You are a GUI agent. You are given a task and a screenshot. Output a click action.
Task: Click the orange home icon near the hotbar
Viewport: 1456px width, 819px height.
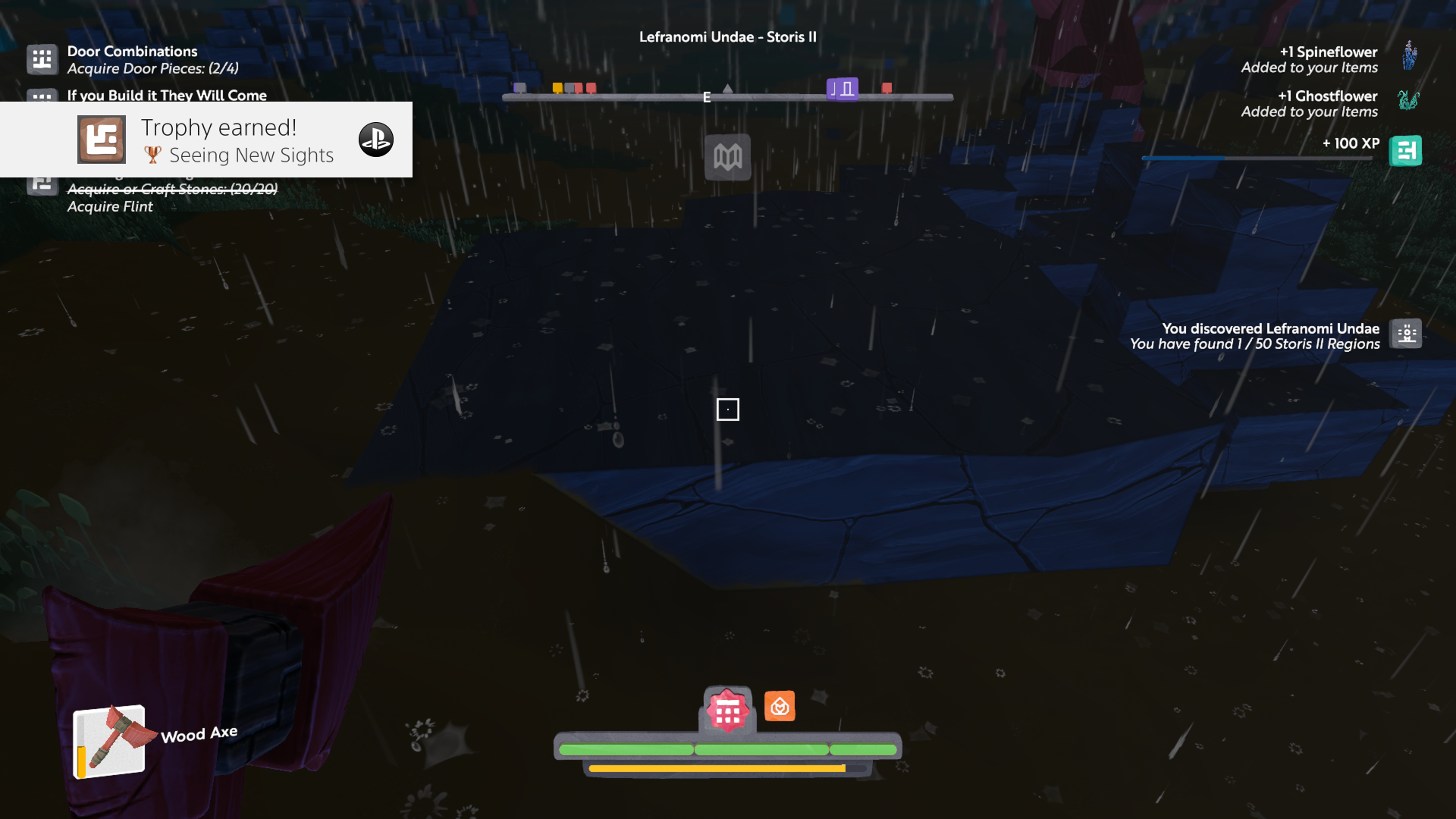780,705
